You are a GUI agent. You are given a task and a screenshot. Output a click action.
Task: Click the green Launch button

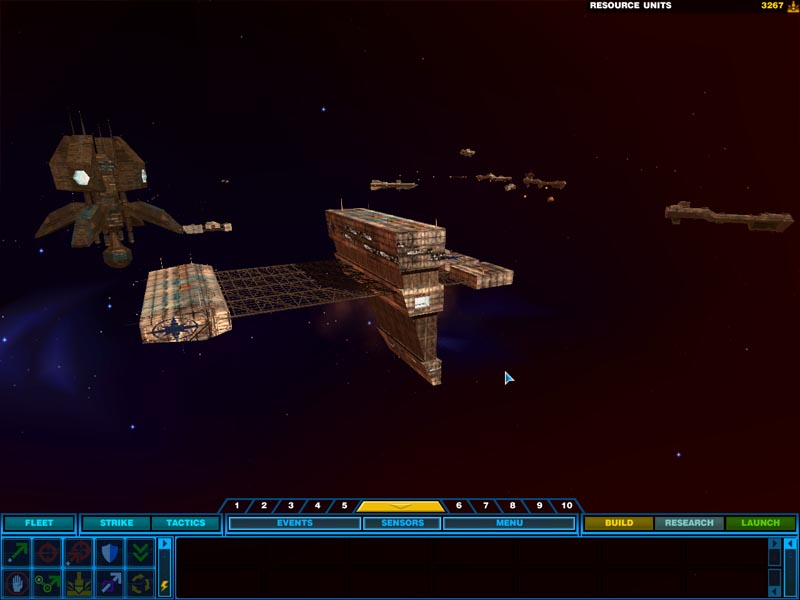(x=760, y=523)
